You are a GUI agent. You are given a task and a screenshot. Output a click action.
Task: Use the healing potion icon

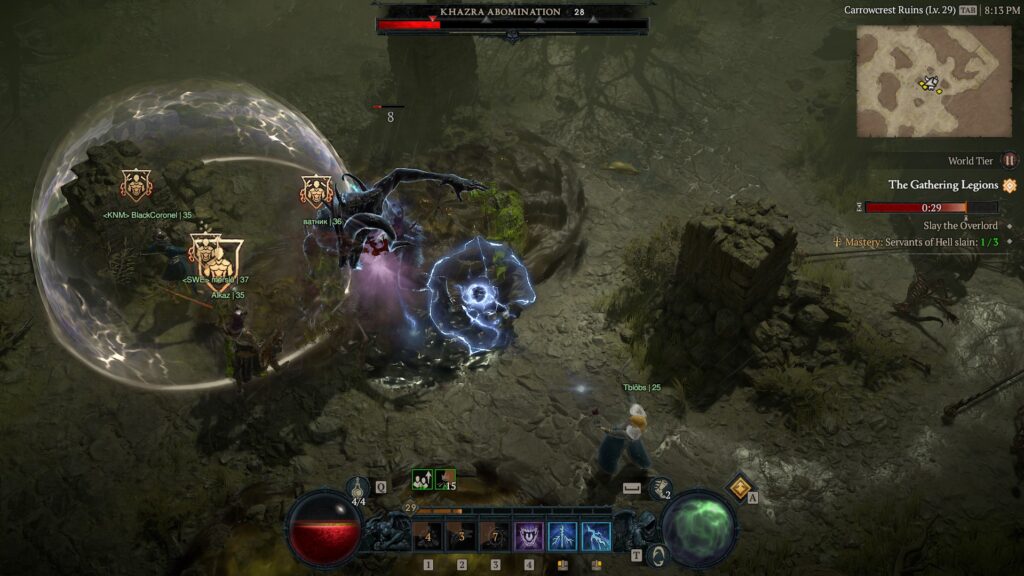click(x=360, y=486)
